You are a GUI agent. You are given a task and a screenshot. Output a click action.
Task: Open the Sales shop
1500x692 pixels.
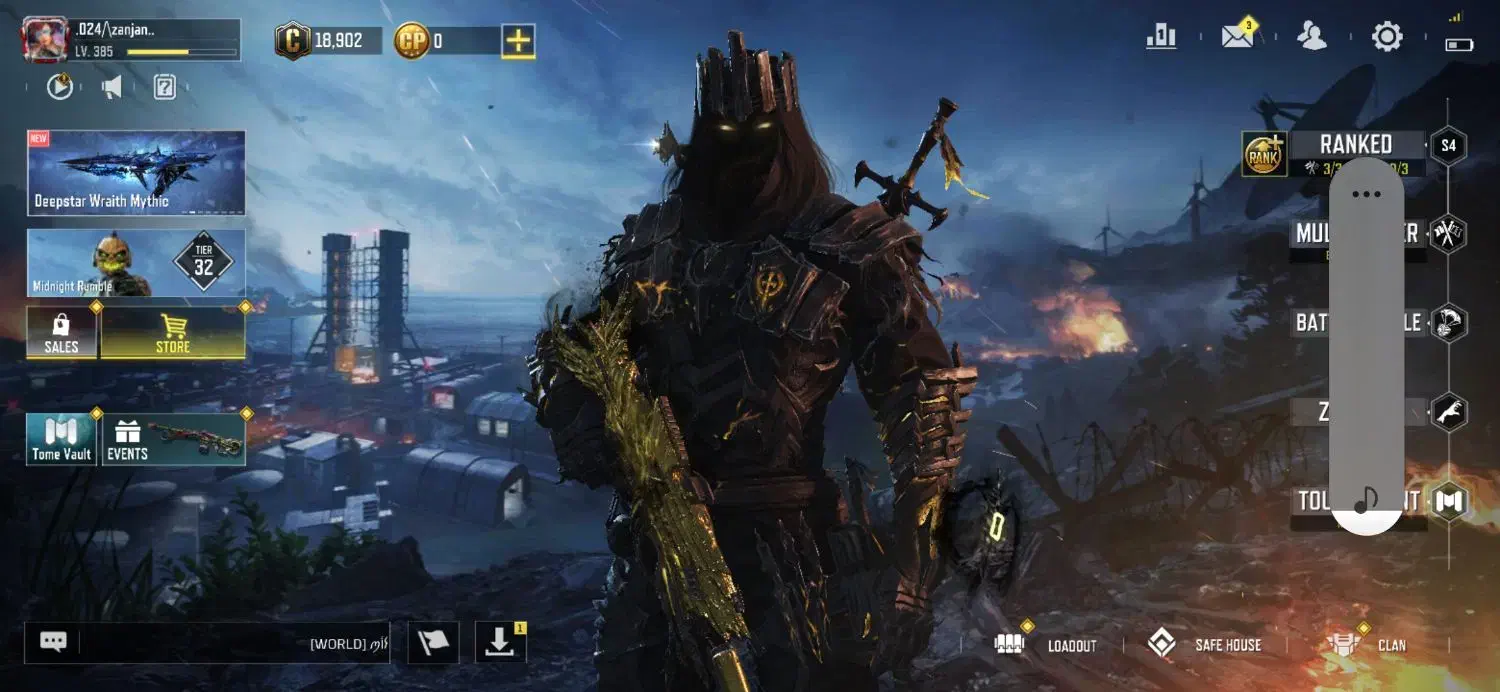coord(62,333)
